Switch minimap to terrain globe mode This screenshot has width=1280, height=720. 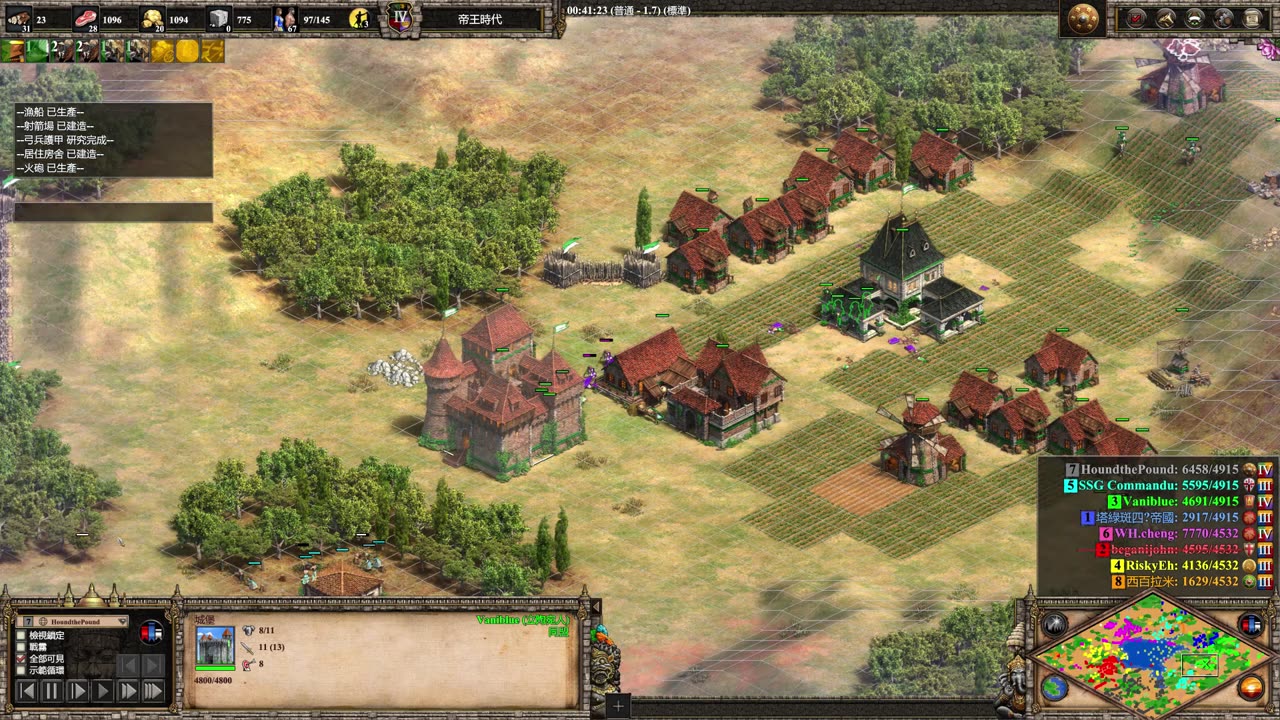1054,688
